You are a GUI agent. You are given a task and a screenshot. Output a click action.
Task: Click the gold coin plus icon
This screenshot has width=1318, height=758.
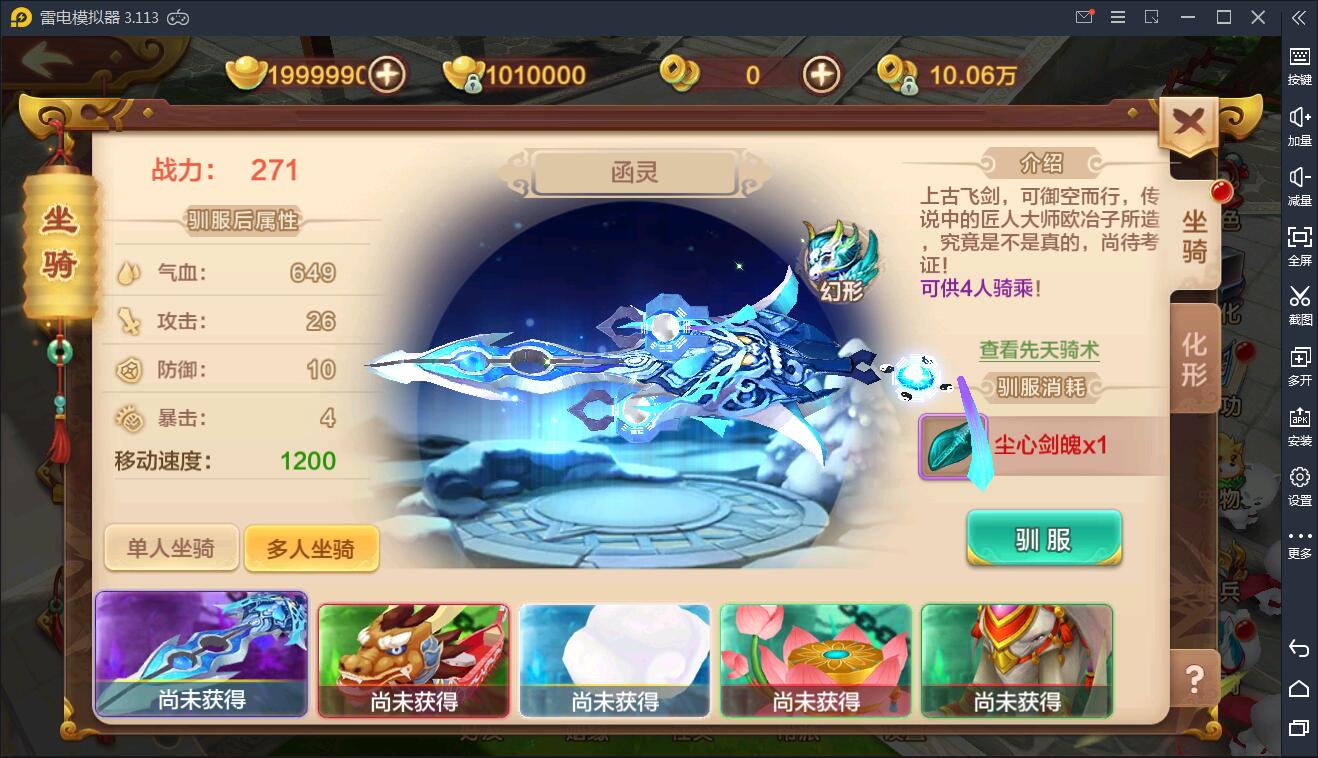tap(820, 74)
